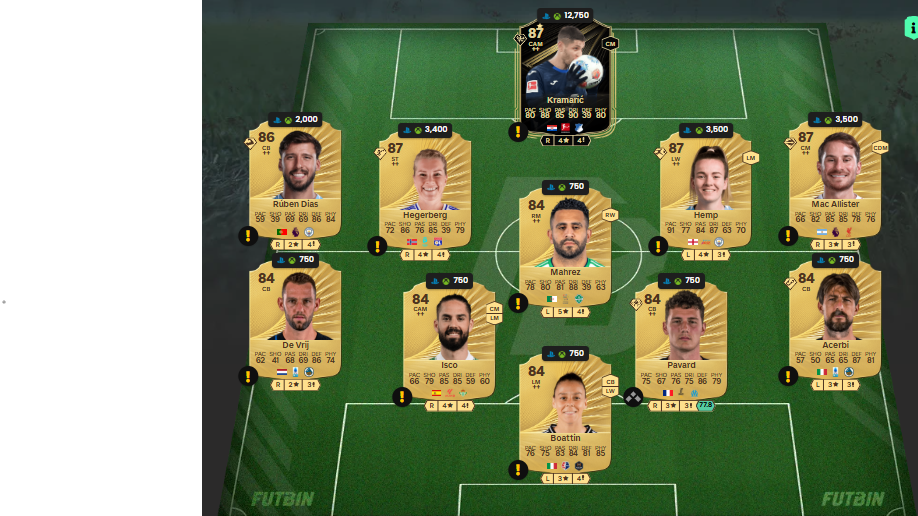Click the green info button
This screenshot has width=918, height=516.
(x=910, y=27)
